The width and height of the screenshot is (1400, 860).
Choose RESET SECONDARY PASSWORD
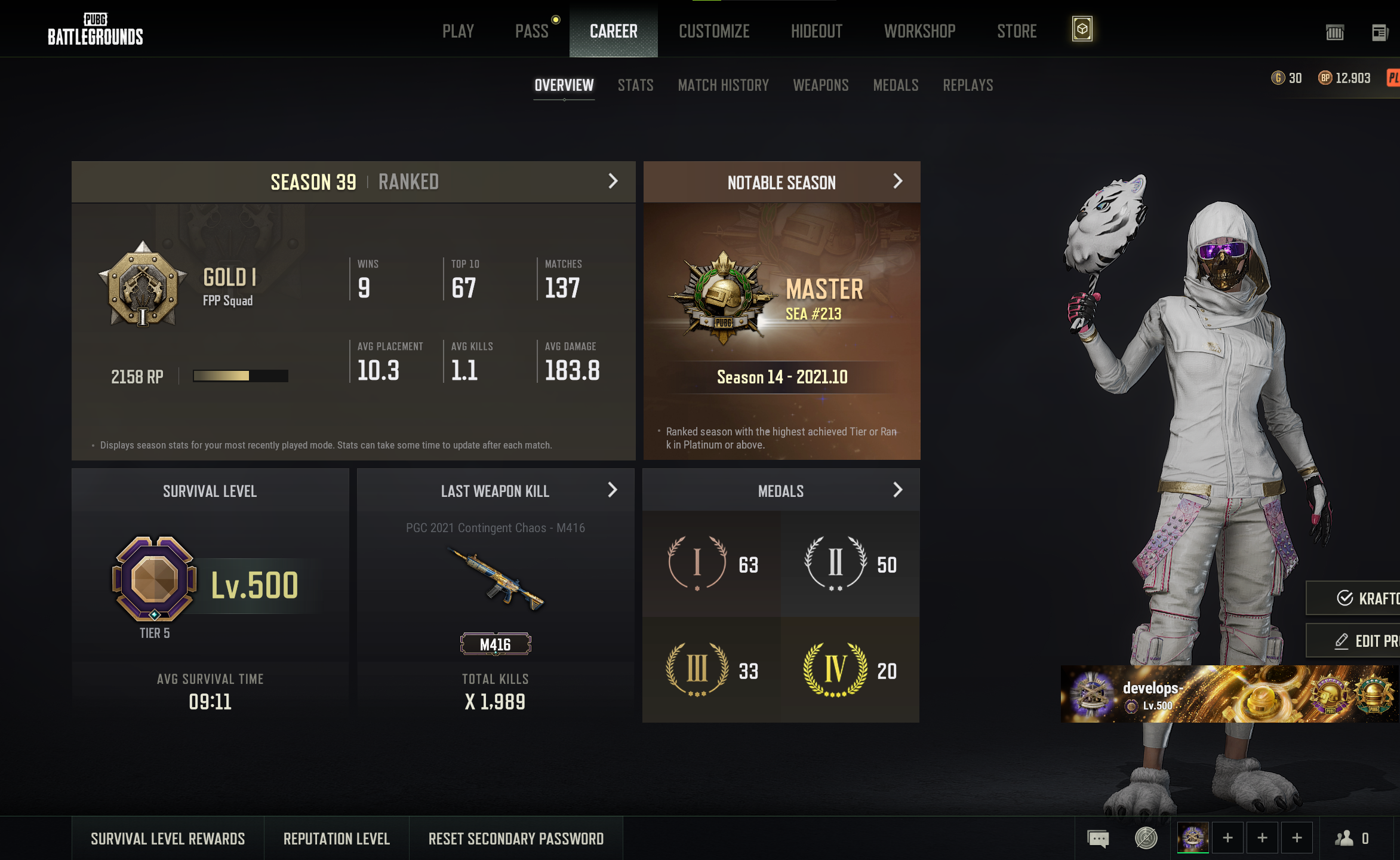(516, 838)
